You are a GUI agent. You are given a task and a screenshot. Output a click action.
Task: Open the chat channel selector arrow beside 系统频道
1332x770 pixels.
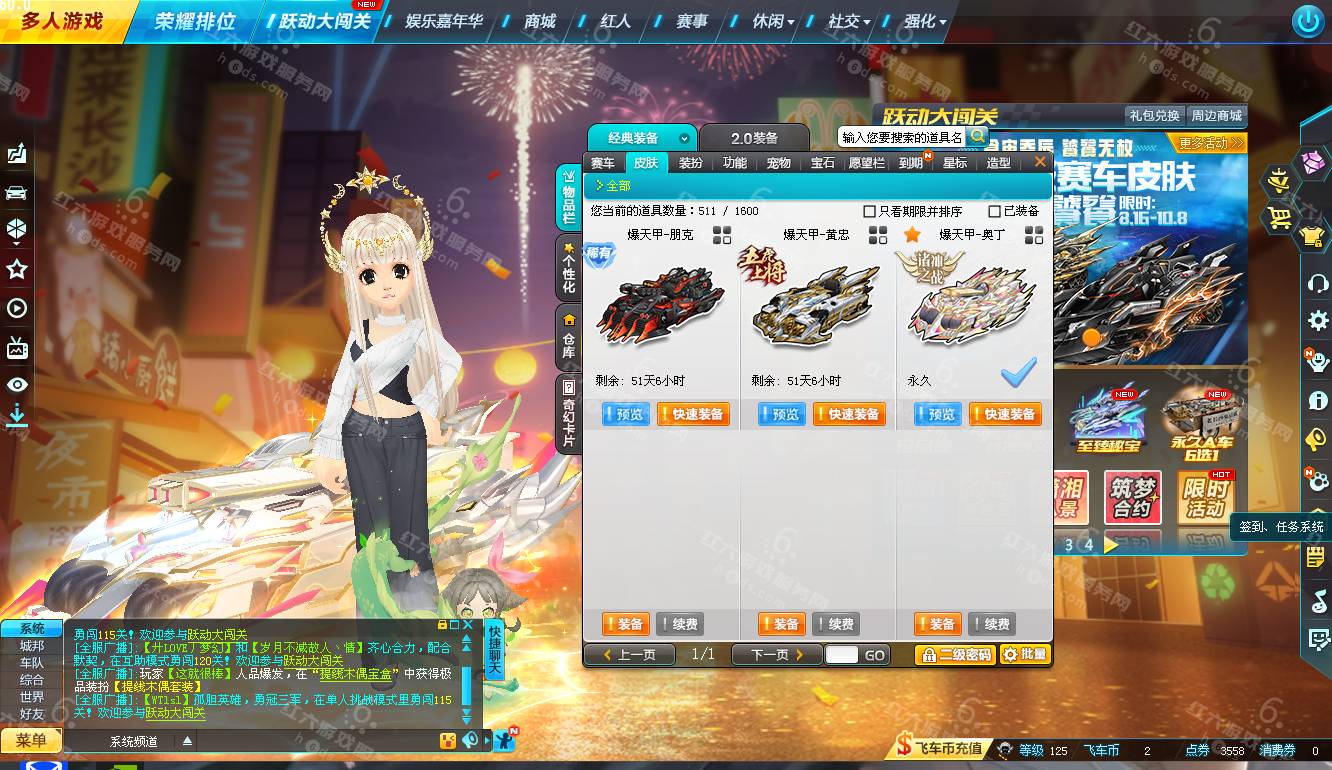(x=186, y=740)
